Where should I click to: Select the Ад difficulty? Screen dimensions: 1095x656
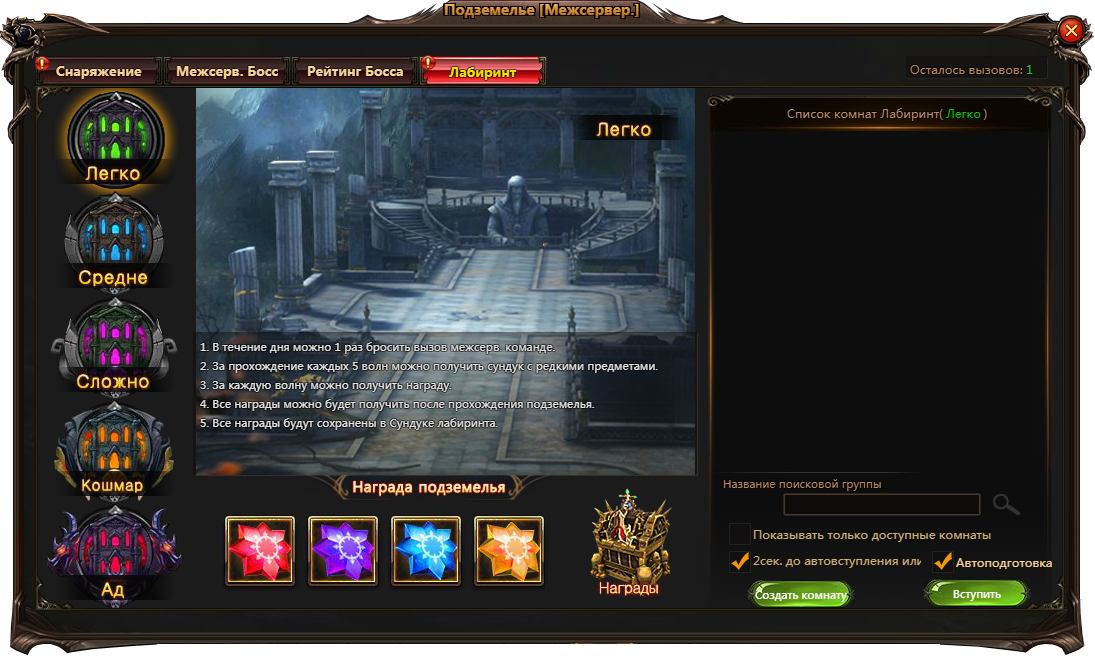(x=113, y=555)
